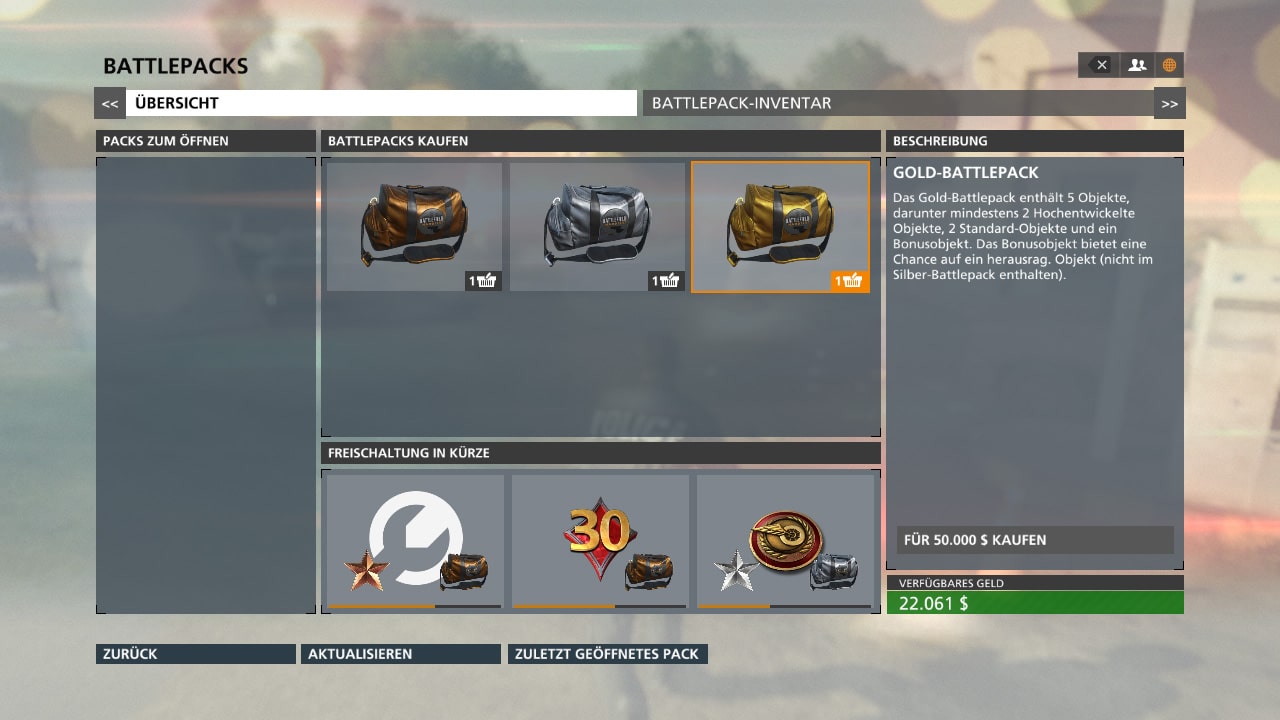Click the Zurück button
Image resolution: width=1280 pixels, height=720 pixels.
click(196, 654)
